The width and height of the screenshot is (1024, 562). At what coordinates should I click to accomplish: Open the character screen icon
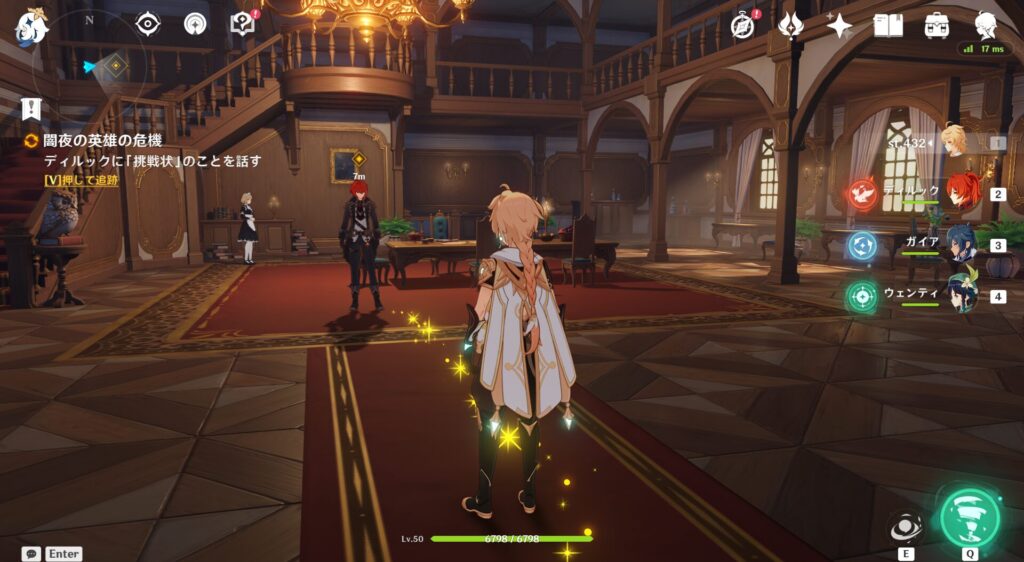986,24
